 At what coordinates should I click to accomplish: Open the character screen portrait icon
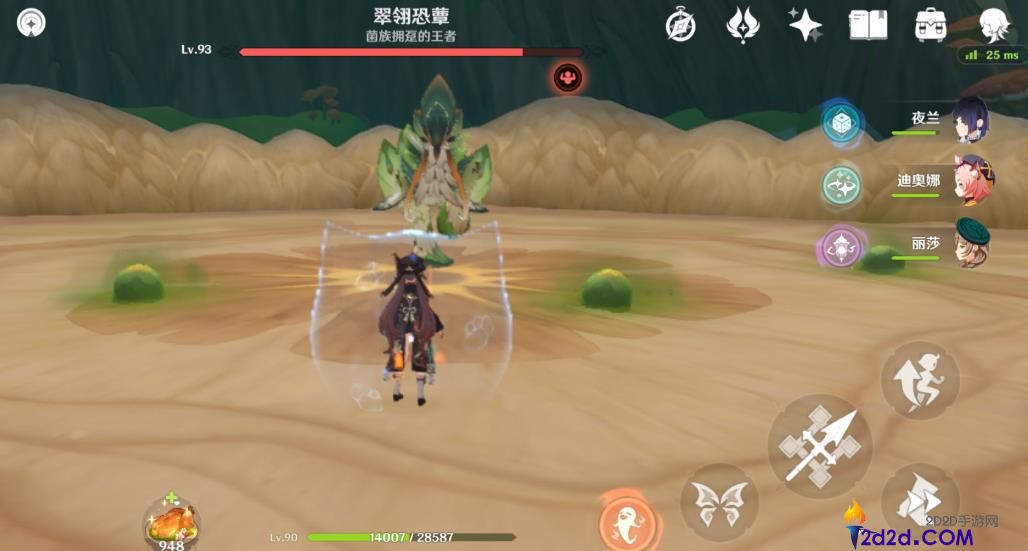(x=992, y=25)
